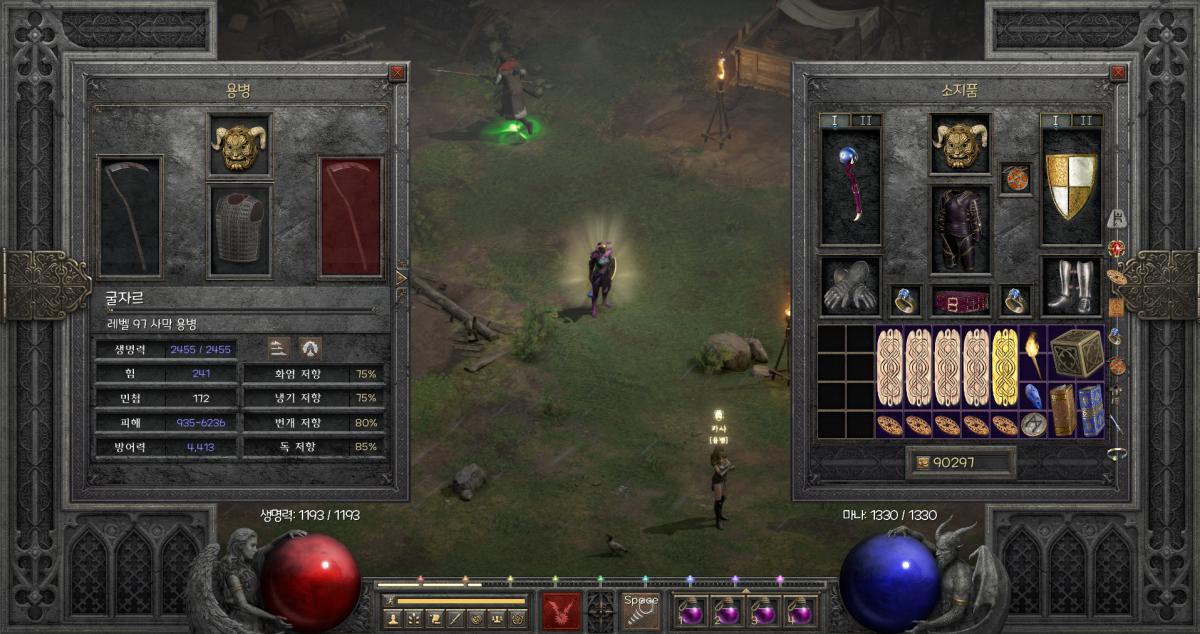Use the first purple potion in belt
This screenshot has height=634, width=1200.
[692, 610]
